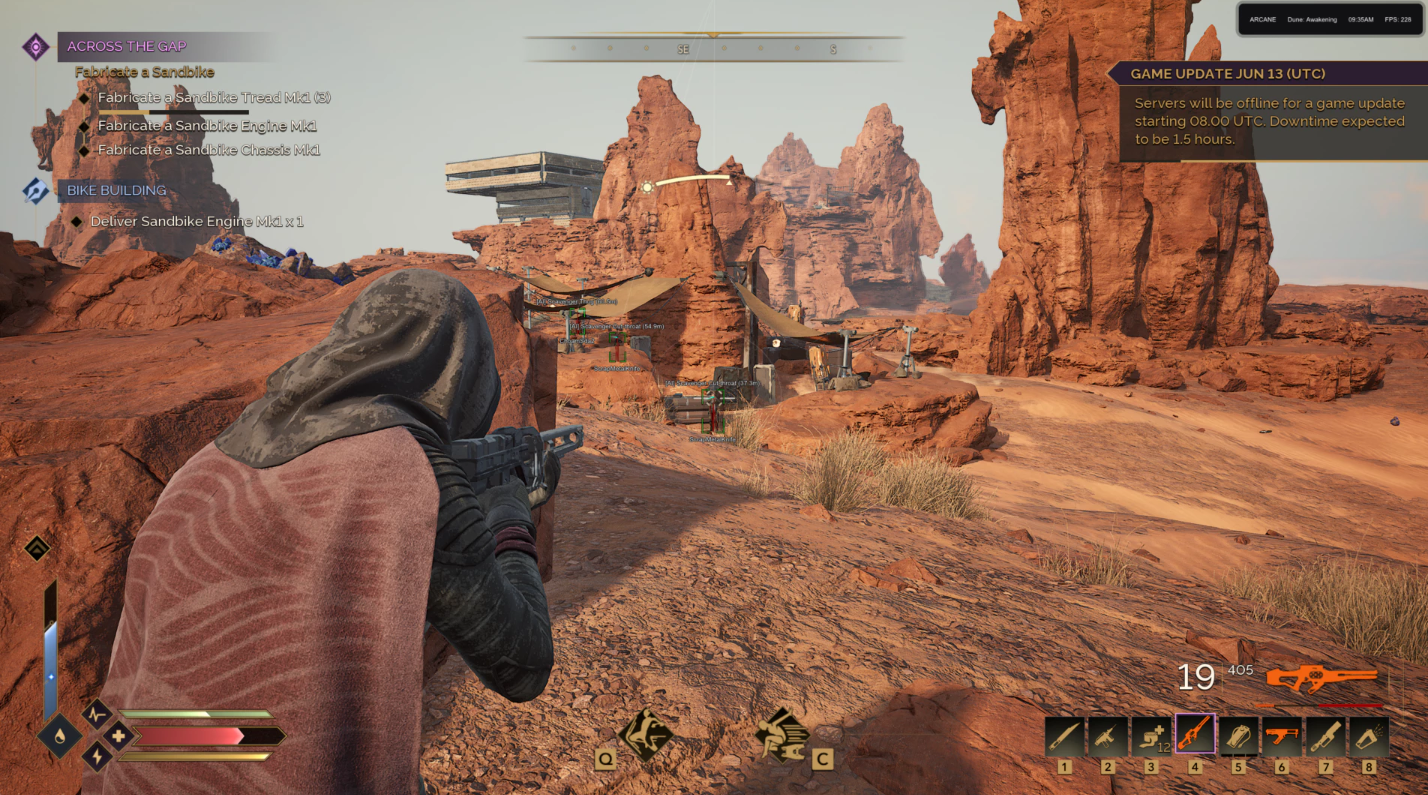Select the knife in hotbar slot 1
The height and width of the screenshot is (795, 1428).
point(1064,736)
